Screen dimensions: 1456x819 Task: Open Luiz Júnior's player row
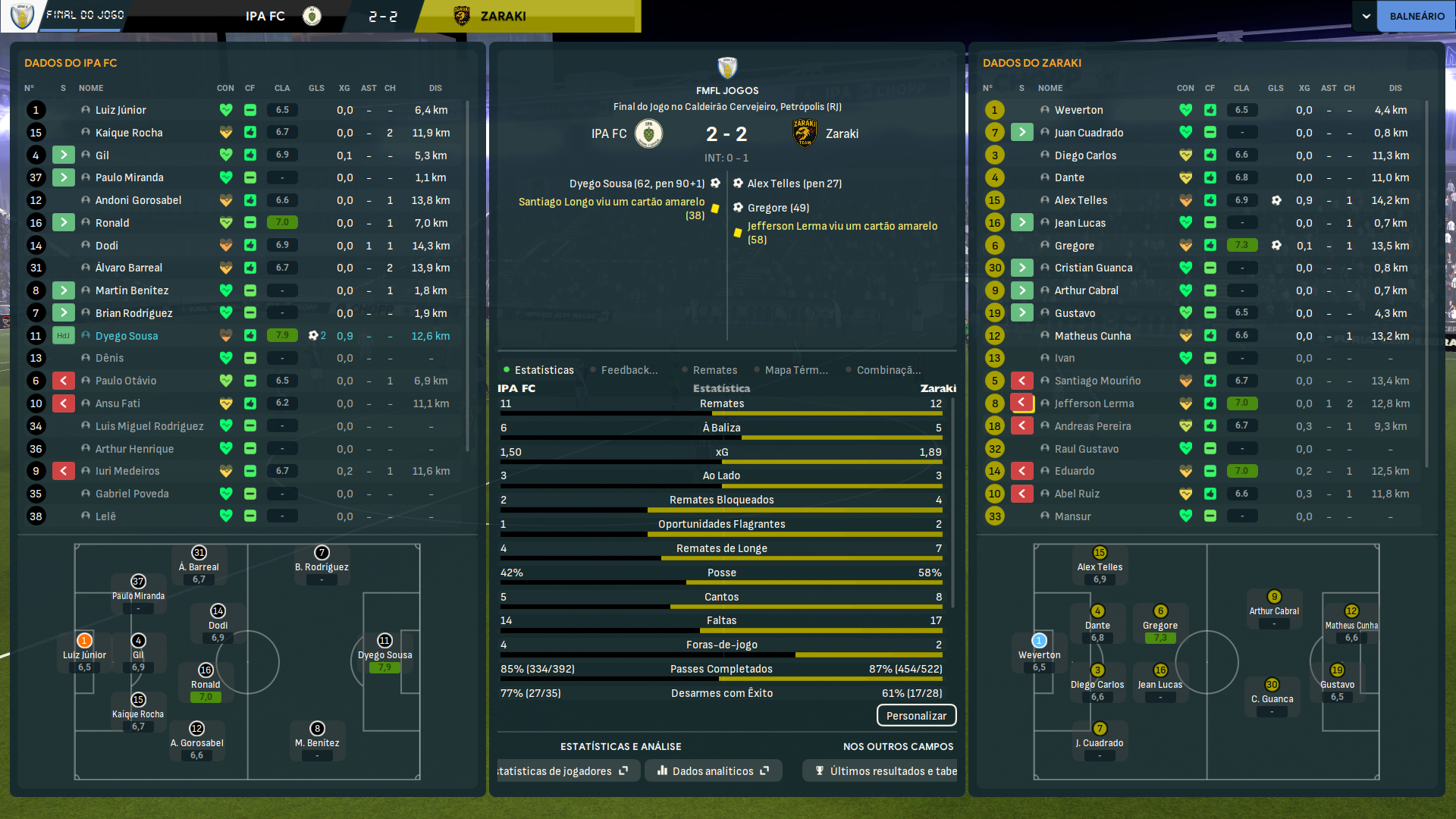[x=121, y=110]
